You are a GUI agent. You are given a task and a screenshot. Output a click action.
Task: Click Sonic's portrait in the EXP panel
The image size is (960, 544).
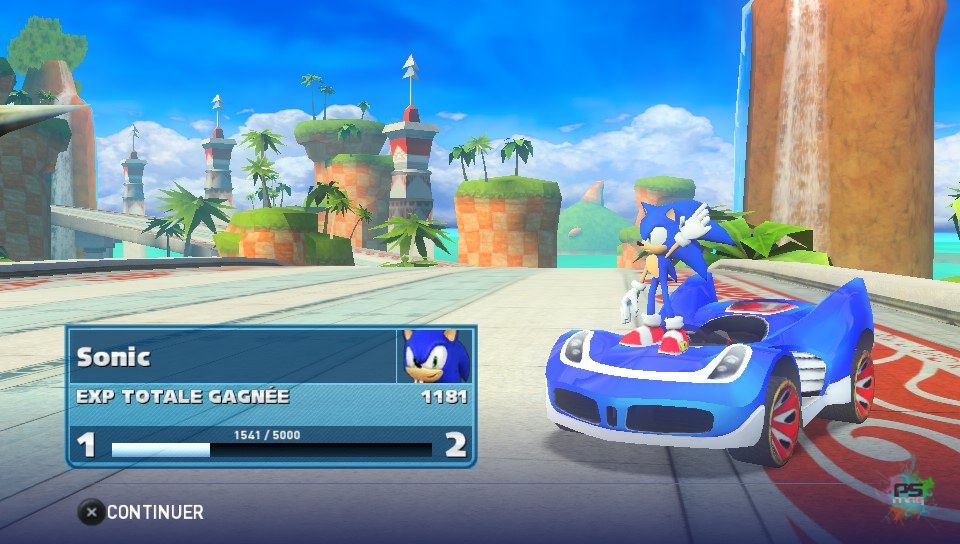tap(435, 356)
